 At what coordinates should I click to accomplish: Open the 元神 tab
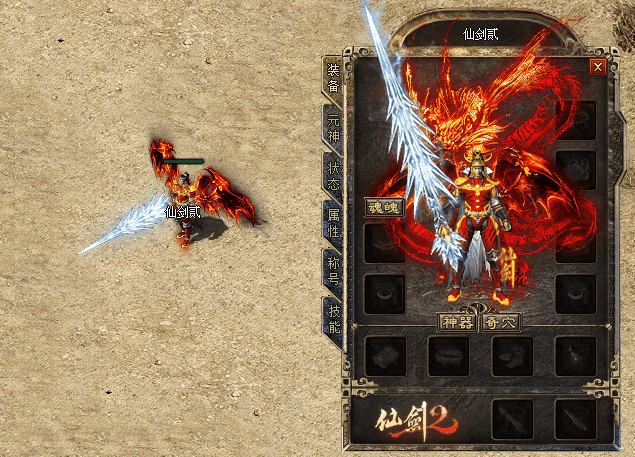tap(332, 127)
